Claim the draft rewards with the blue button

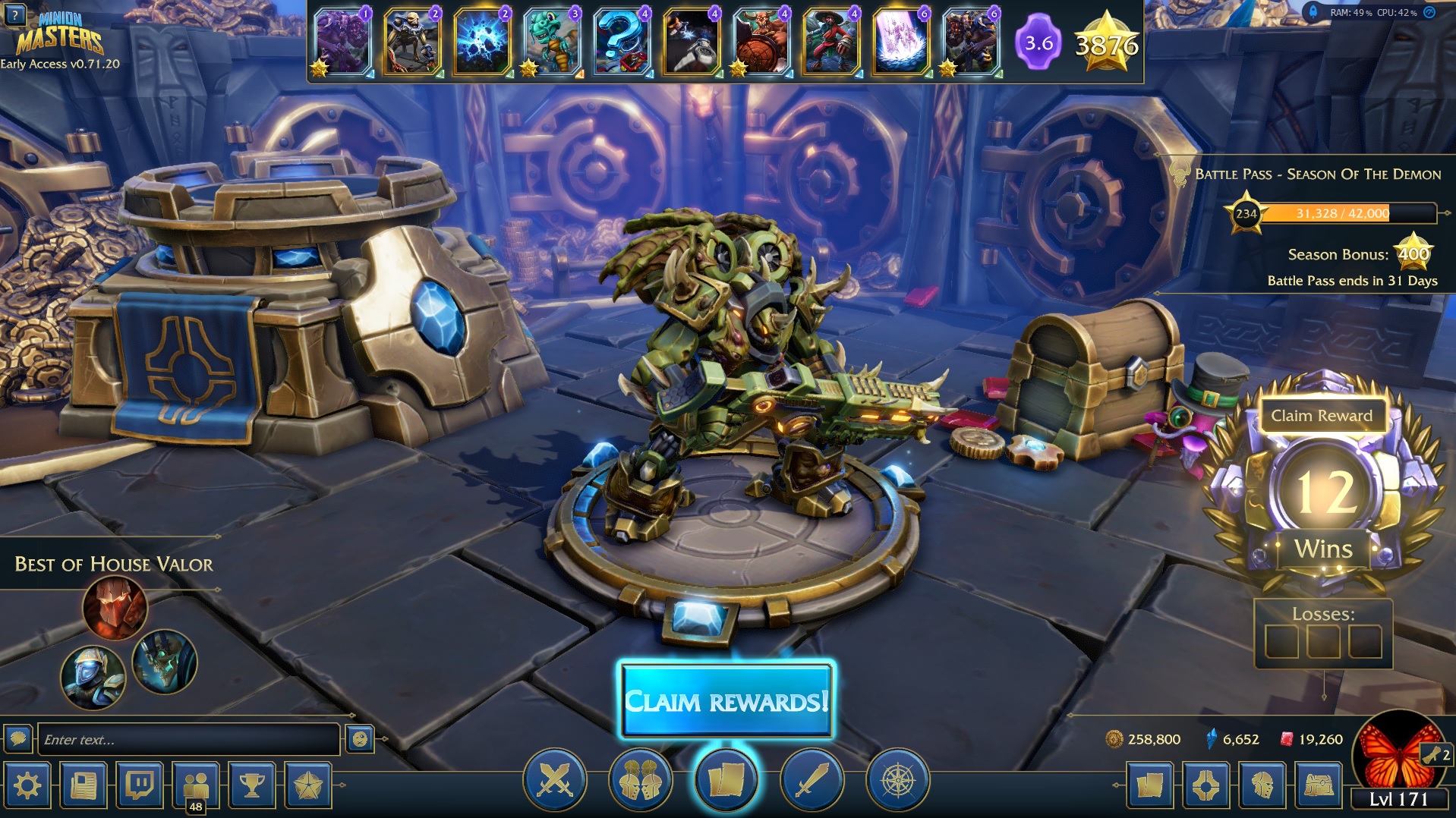pos(726,700)
